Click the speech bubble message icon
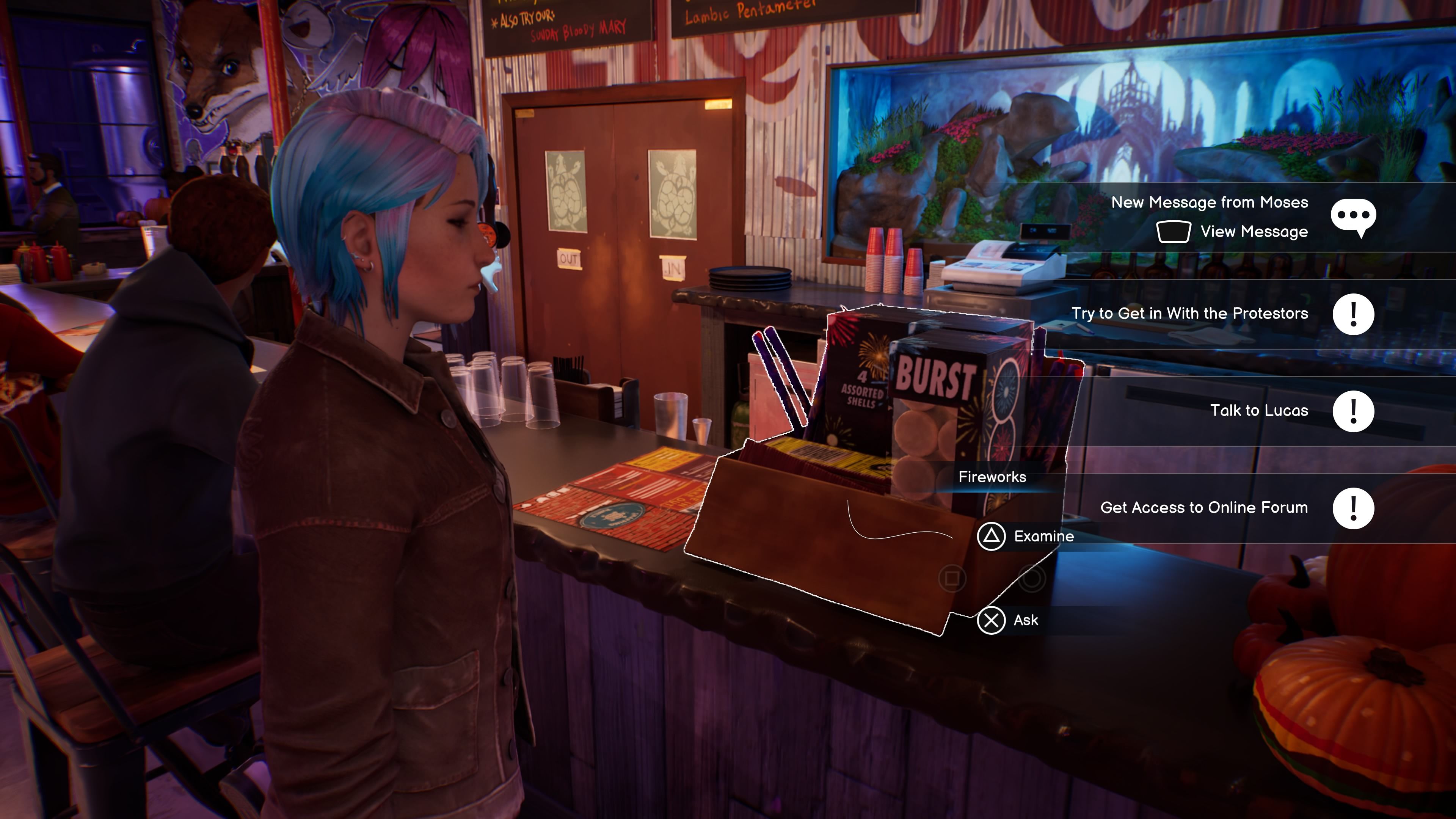The height and width of the screenshot is (819, 1456). (x=1352, y=217)
